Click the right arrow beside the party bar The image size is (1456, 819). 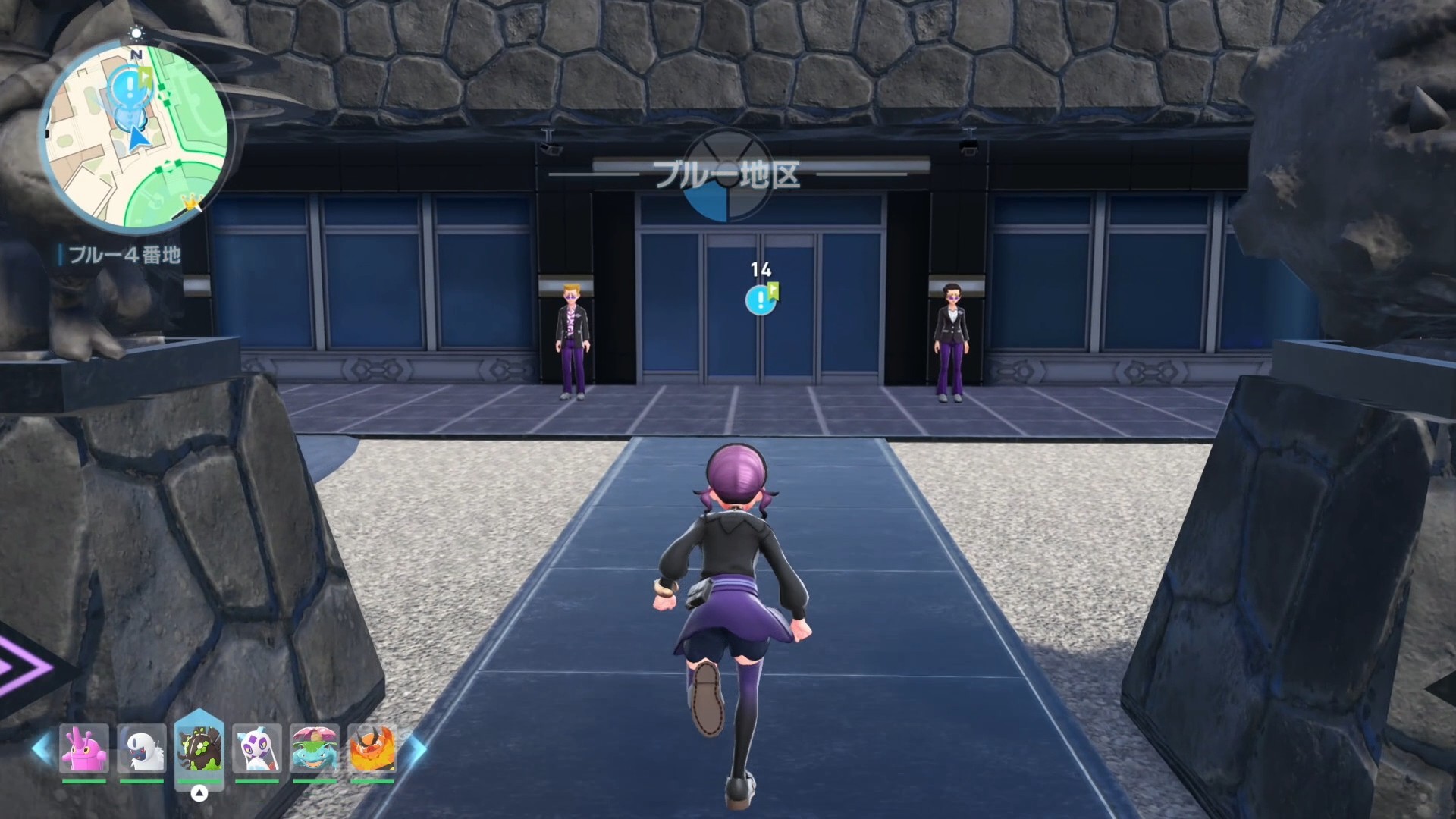point(416,748)
